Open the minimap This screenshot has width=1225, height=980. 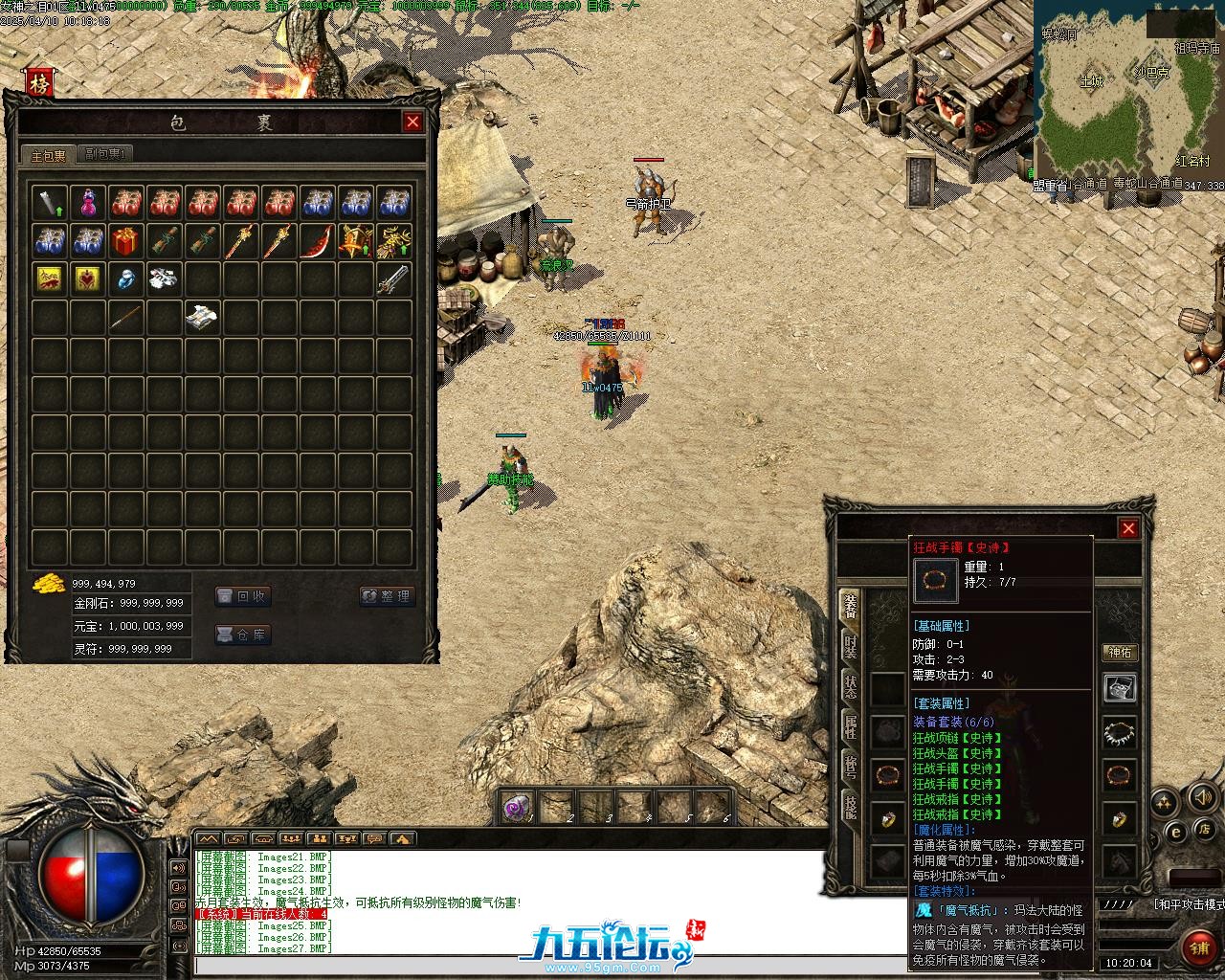coord(1128,94)
